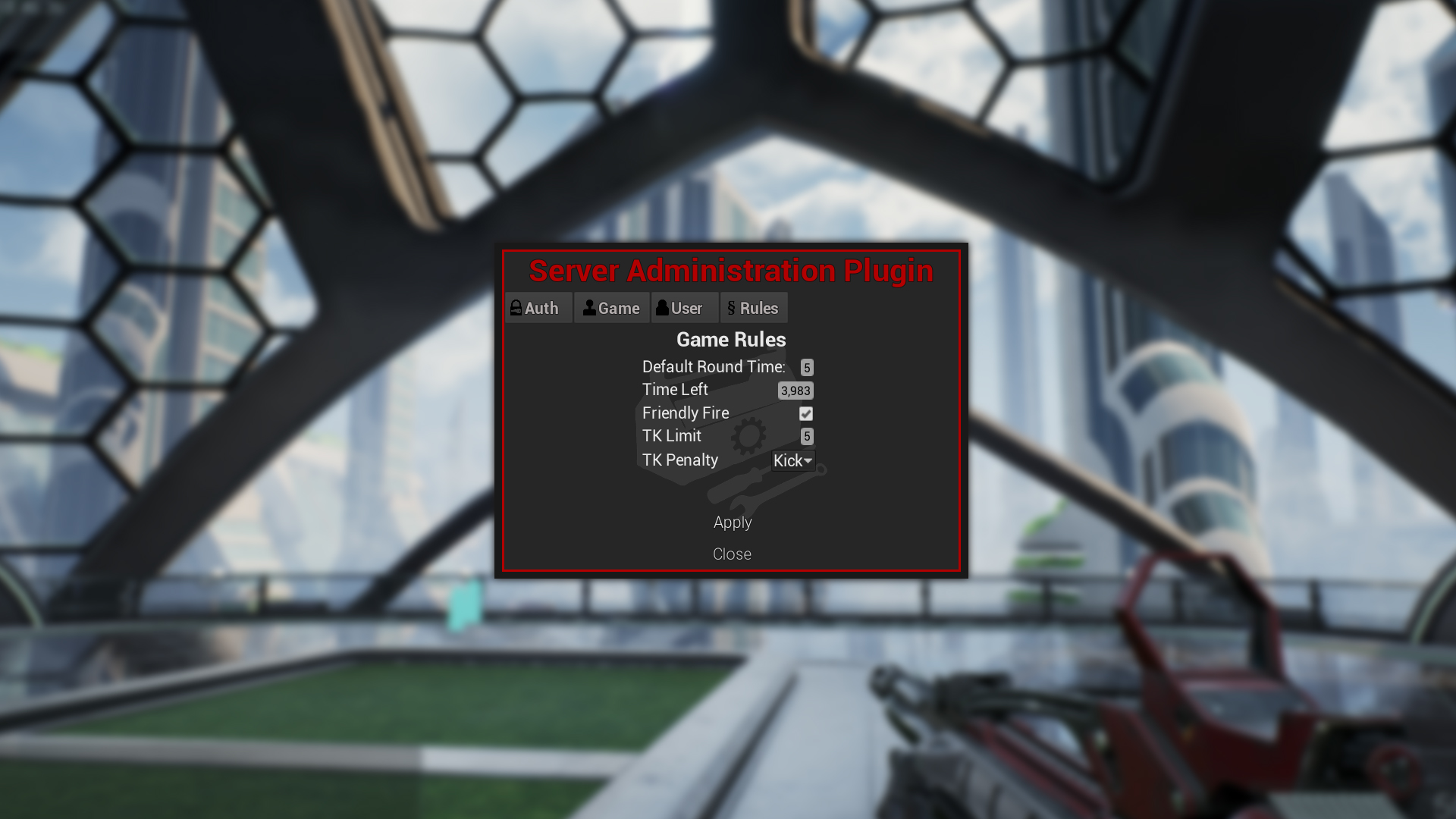This screenshot has width=1456, height=819.
Task: Click the padlock icon on the Auth tab
Action: coord(516,308)
